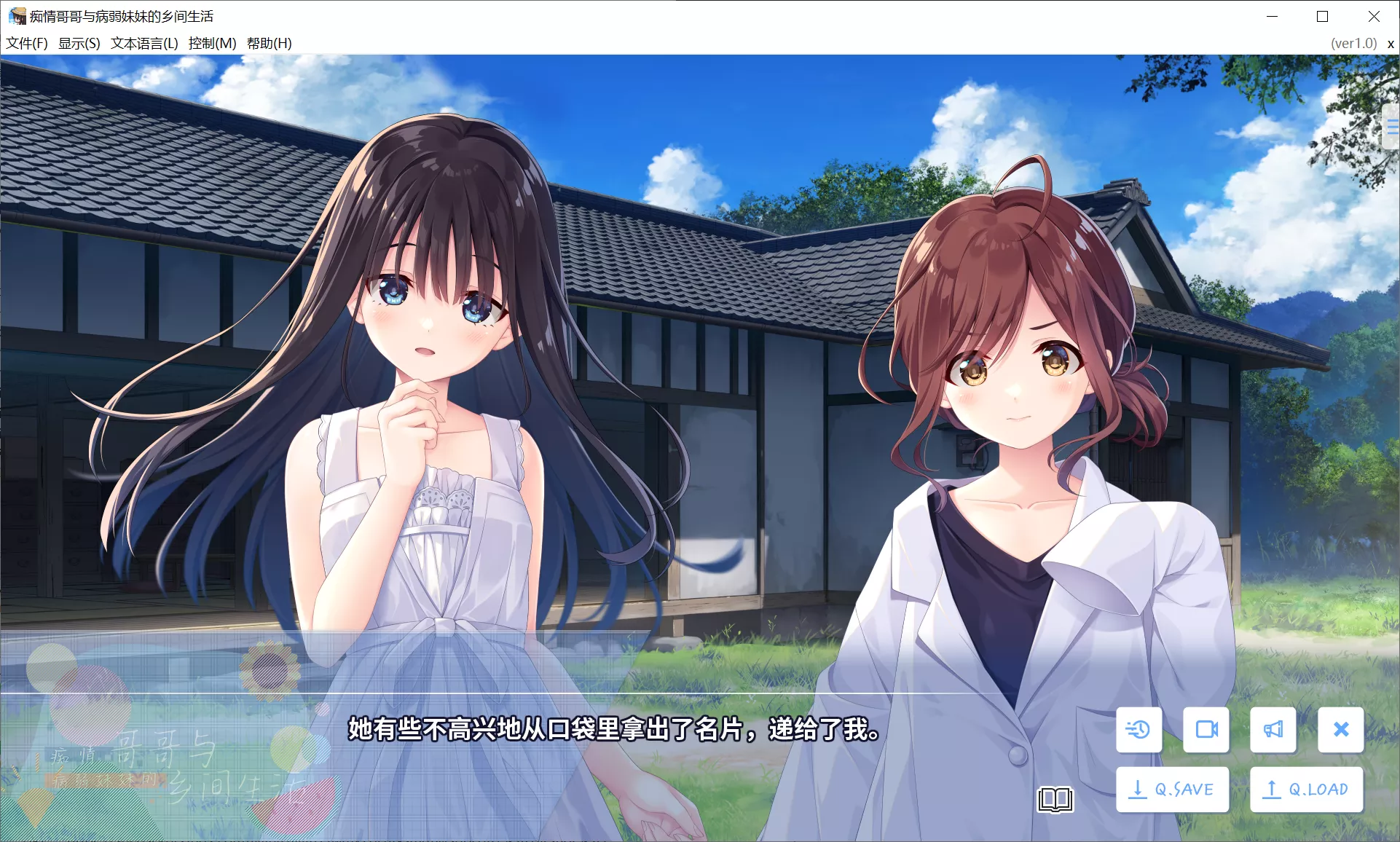Viewport: 1400px width, 842px height.
Task: Open the 文本语言(L) menu
Action: pyautogui.click(x=144, y=43)
